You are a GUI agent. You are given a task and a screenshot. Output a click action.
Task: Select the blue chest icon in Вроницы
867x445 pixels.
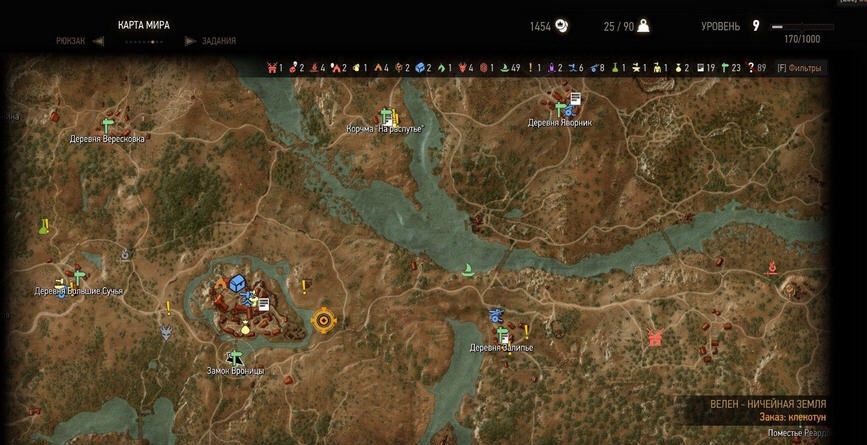(237, 284)
